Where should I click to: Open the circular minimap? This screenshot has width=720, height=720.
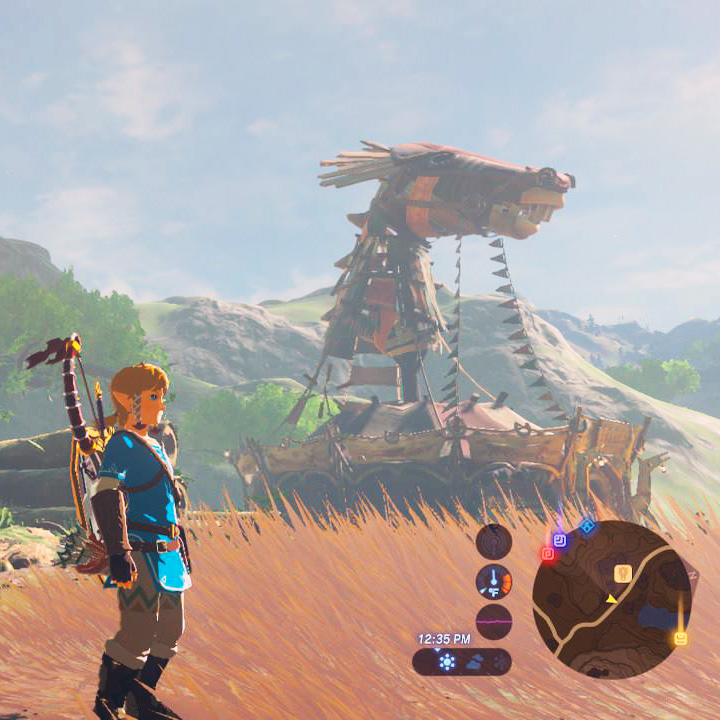click(x=611, y=600)
